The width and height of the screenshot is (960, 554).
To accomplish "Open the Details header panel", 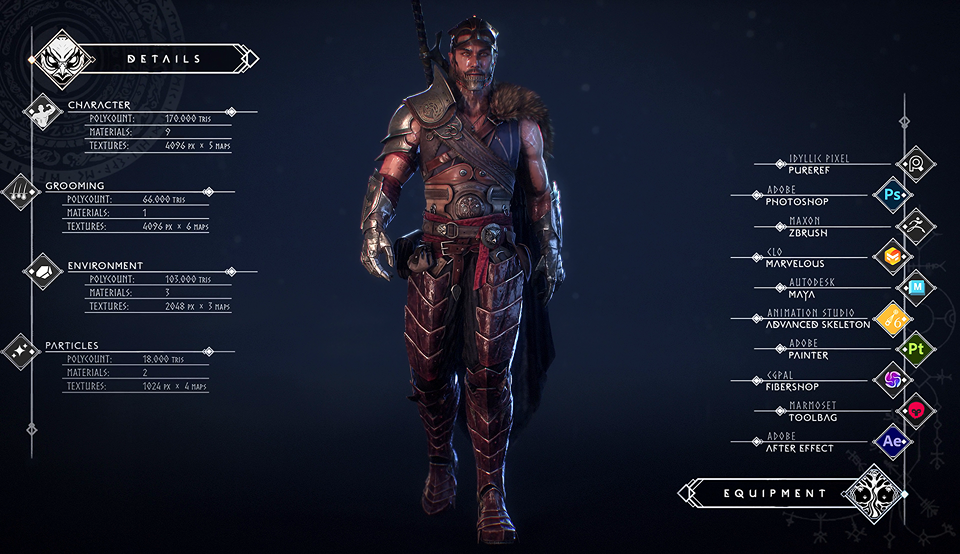I will tap(165, 59).
